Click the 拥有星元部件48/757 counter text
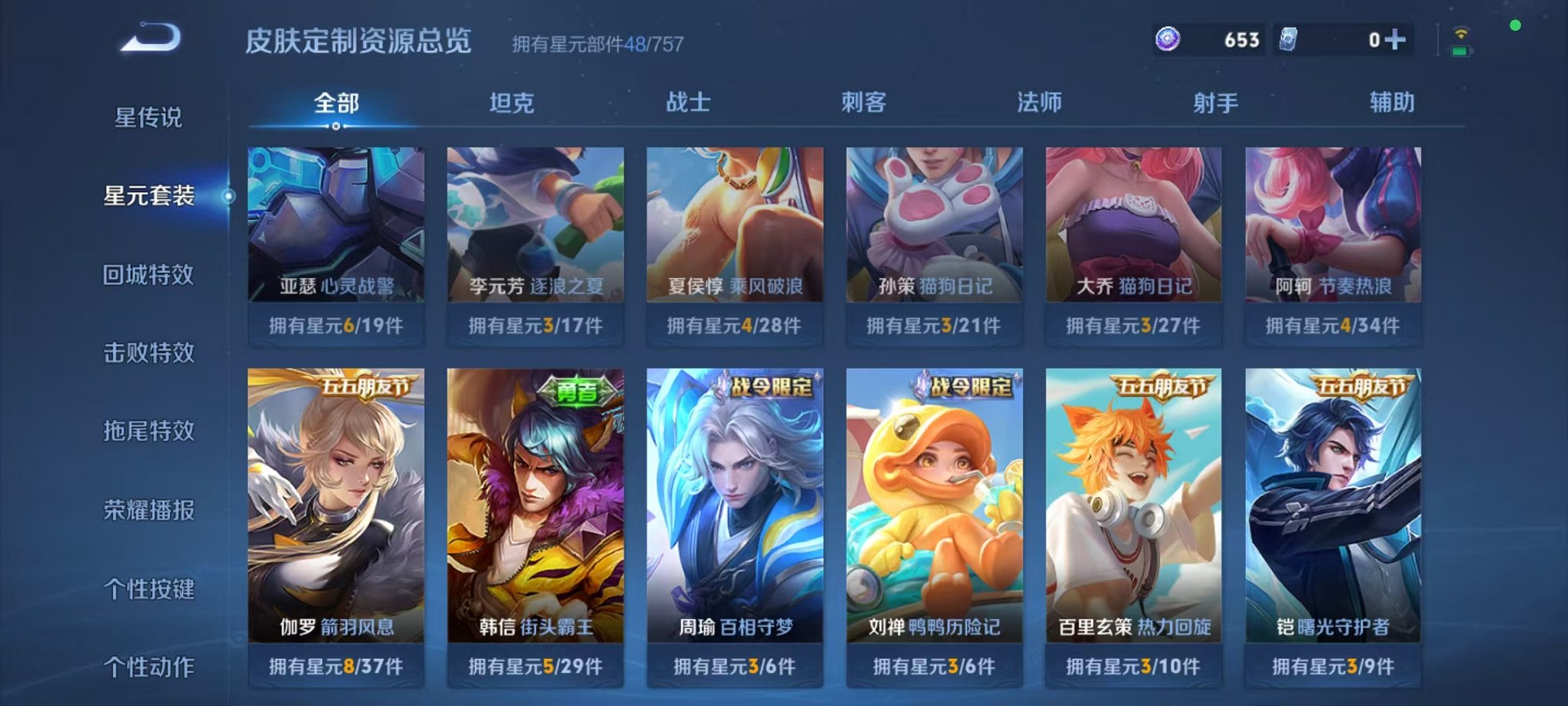Image resolution: width=1568 pixels, height=706 pixels. coord(596,44)
